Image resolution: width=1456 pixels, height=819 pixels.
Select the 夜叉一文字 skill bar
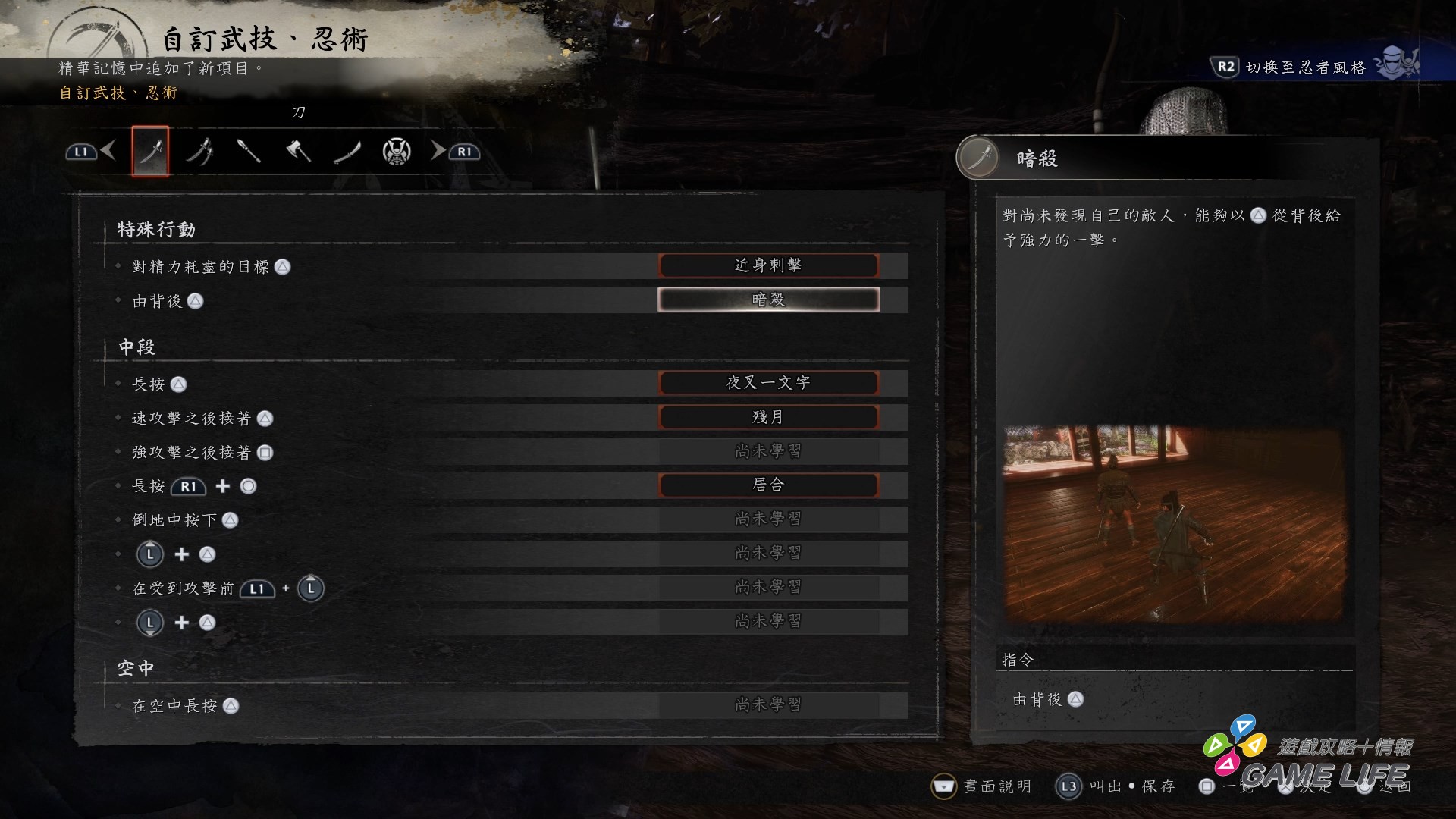click(769, 383)
